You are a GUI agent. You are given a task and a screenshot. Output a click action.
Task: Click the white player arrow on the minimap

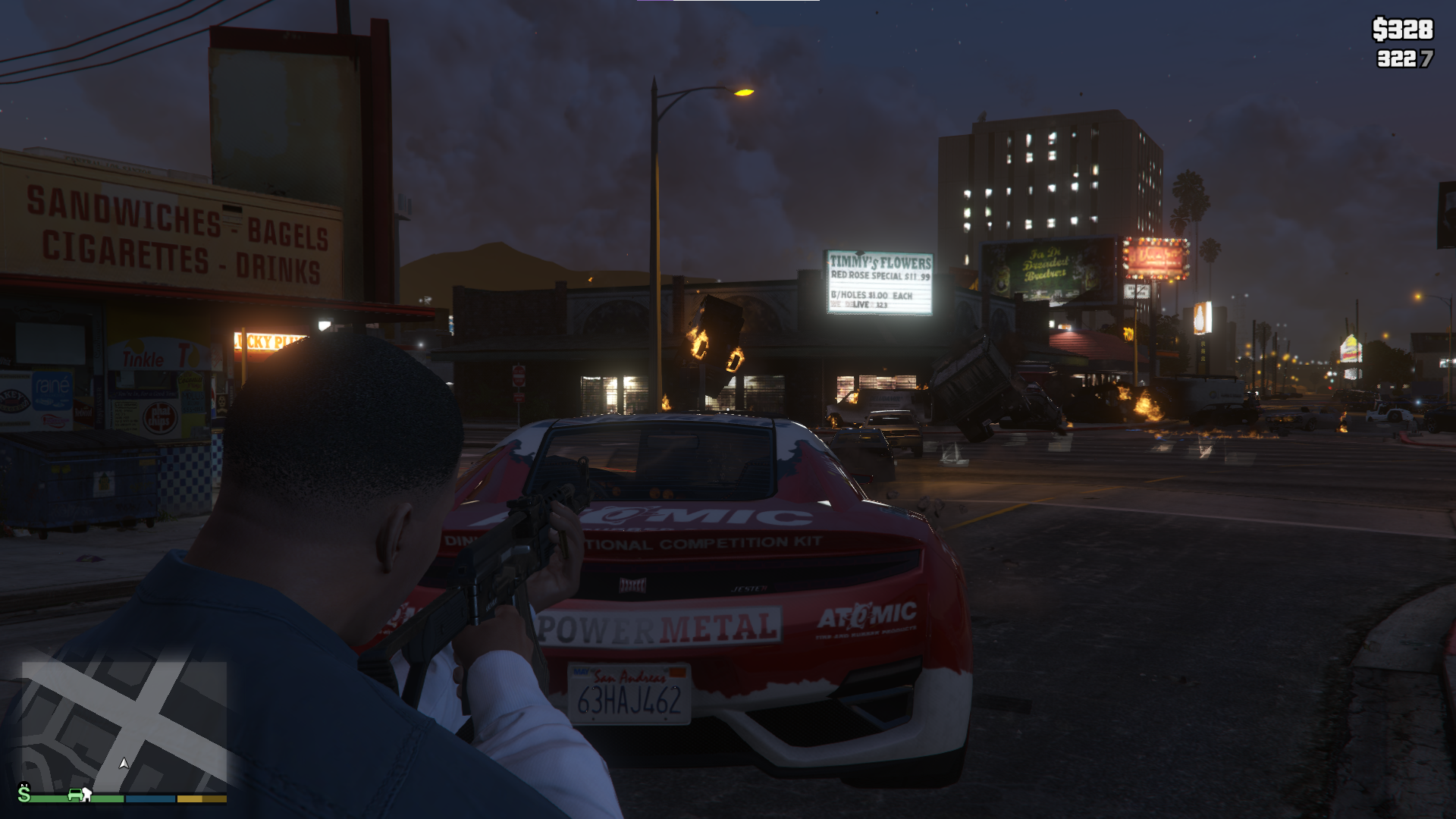click(x=124, y=764)
